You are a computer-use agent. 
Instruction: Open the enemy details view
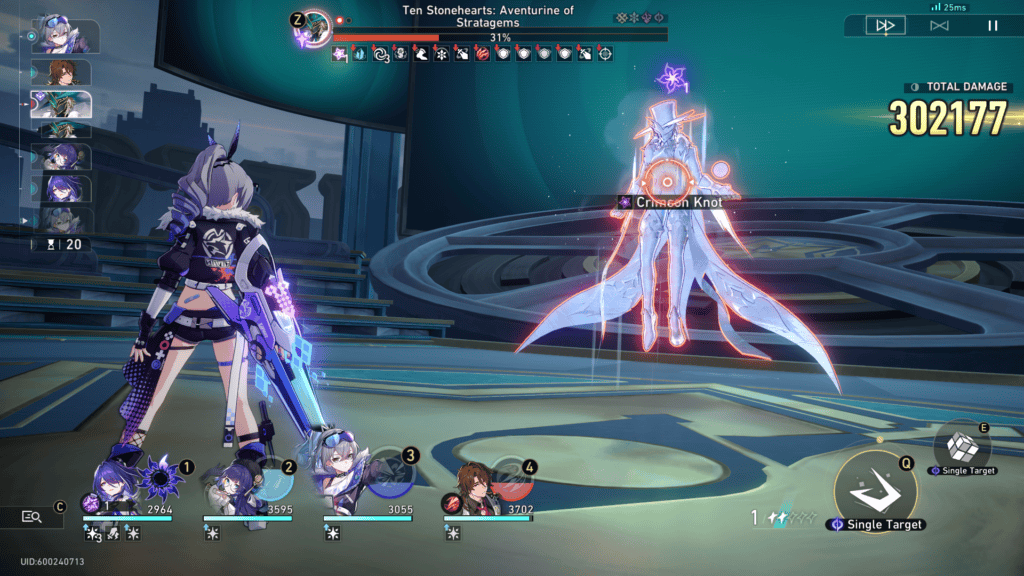32,516
